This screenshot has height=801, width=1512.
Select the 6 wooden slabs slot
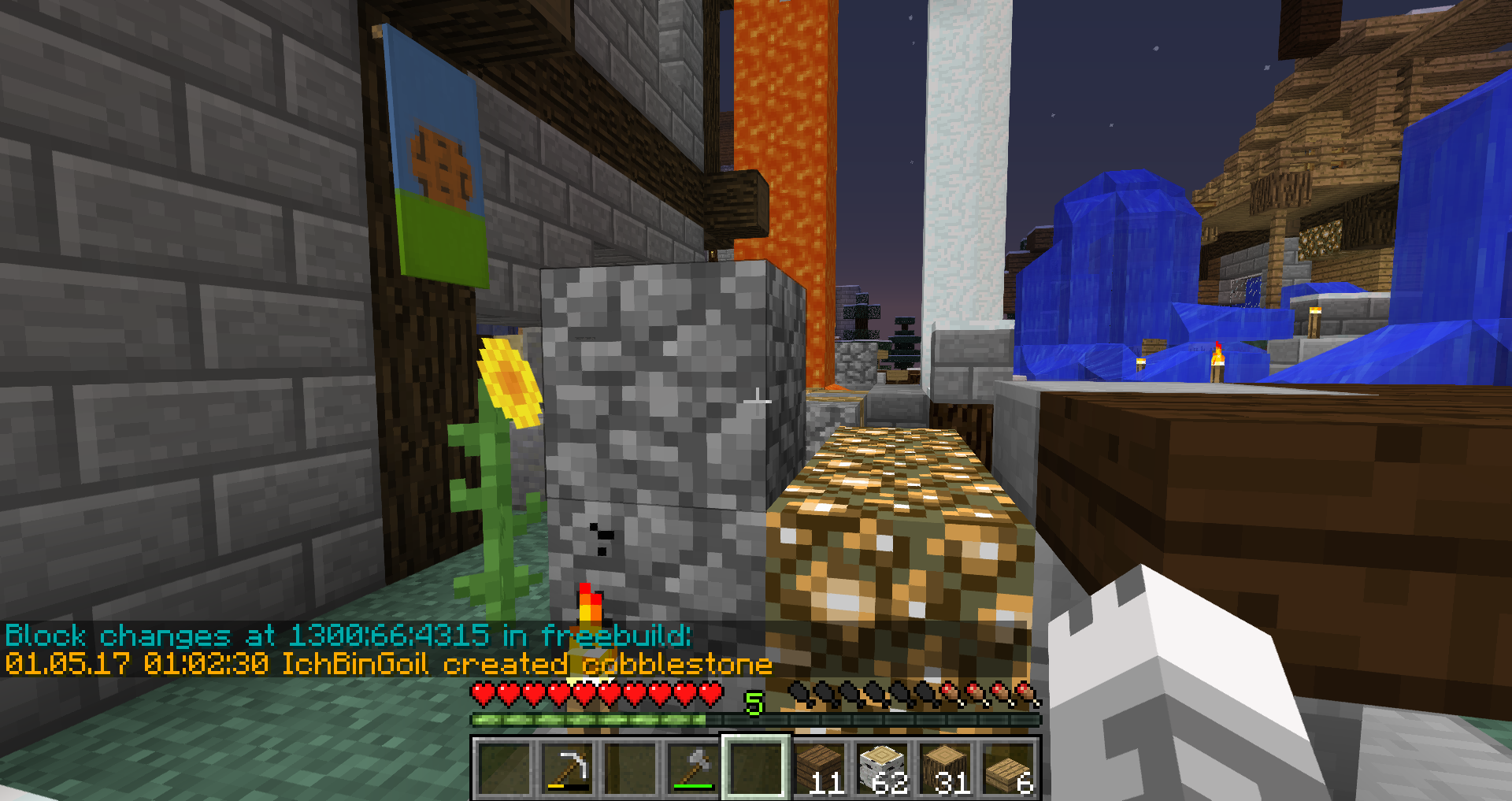coord(1008,768)
